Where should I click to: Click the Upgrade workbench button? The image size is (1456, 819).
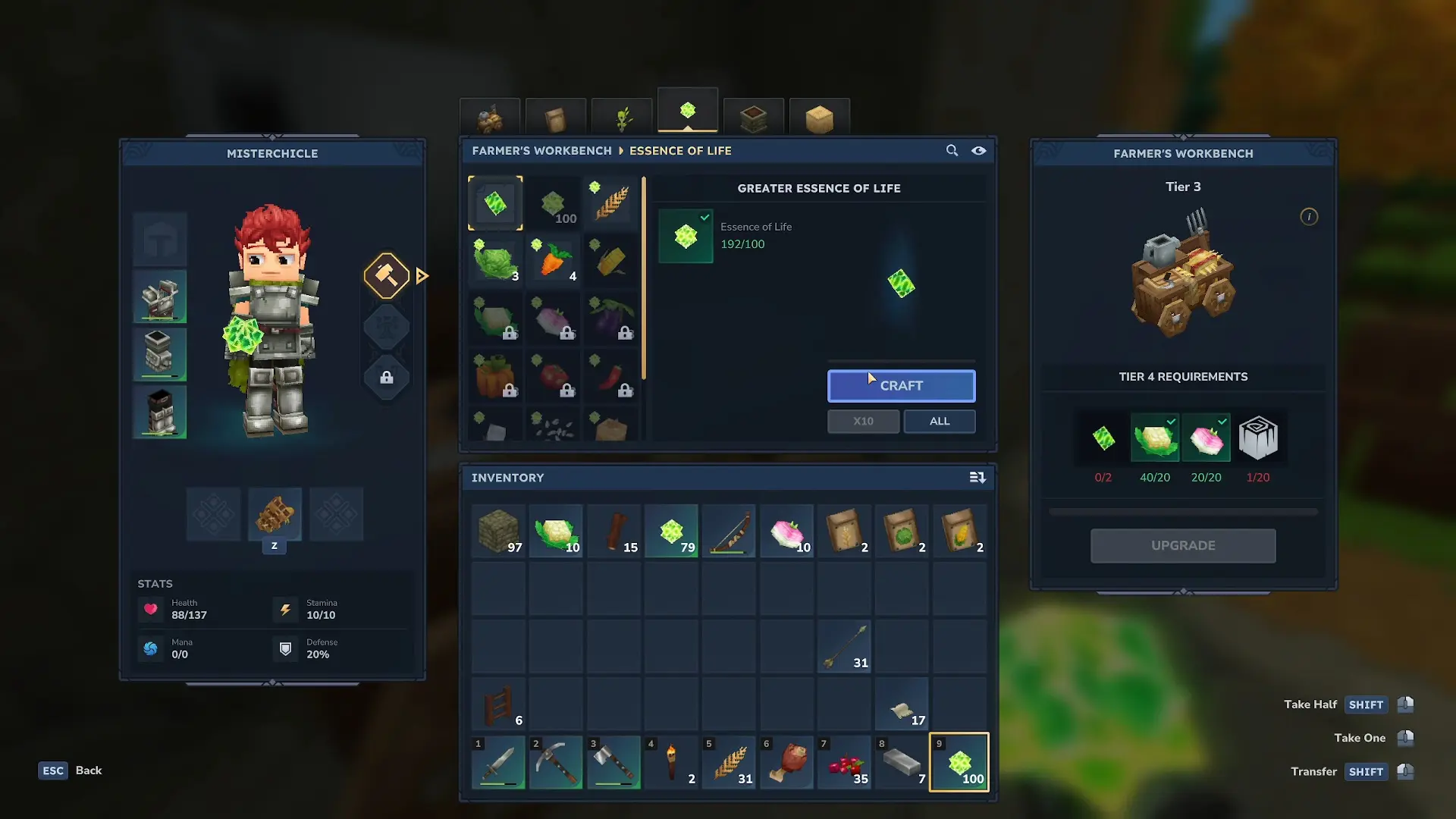click(1183, 546)
